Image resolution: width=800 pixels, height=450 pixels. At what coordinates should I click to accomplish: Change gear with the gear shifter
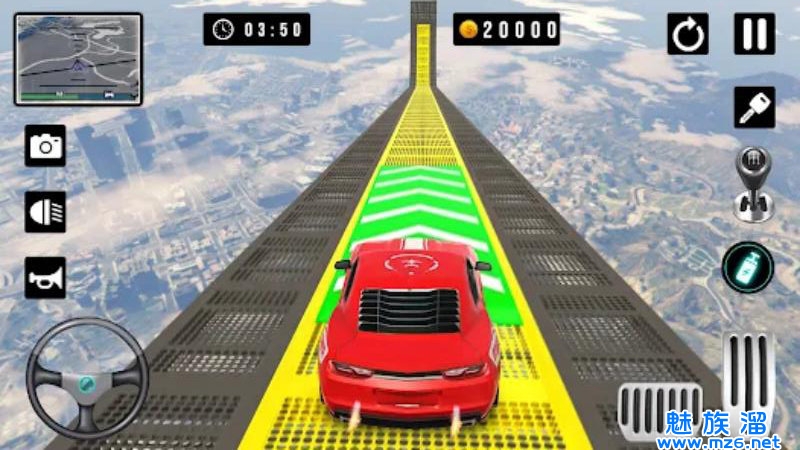(754, 184)
